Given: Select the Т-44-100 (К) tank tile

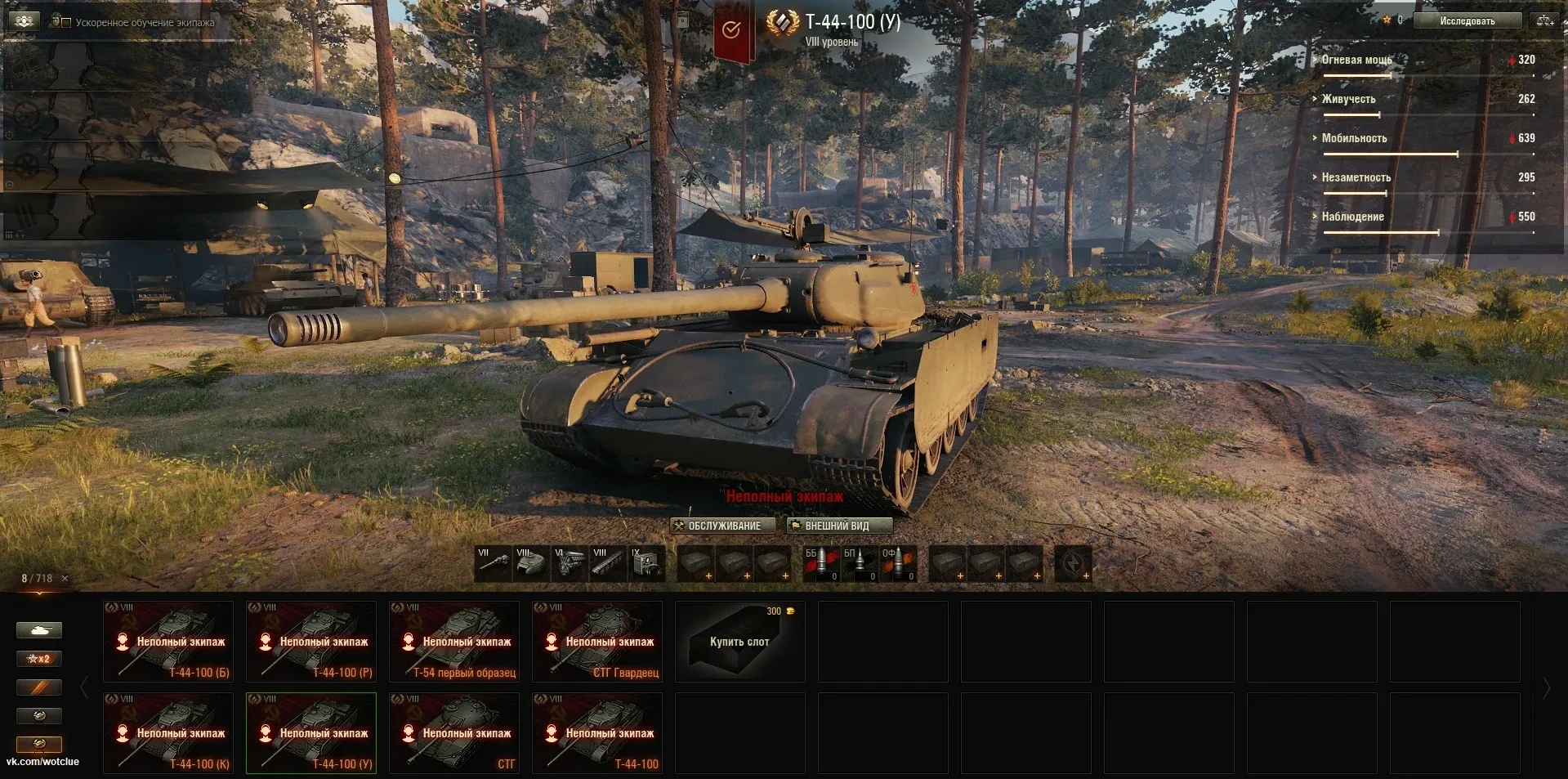Looking at the screenshot, I should [168, 733].
